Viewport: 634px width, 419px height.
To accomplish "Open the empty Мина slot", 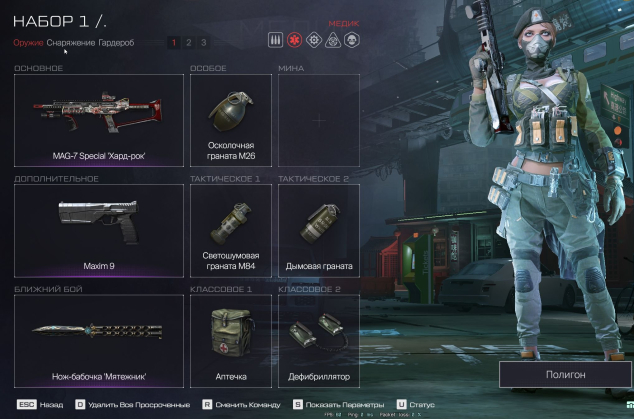I will pyautogui.click(x=318, y=120).
